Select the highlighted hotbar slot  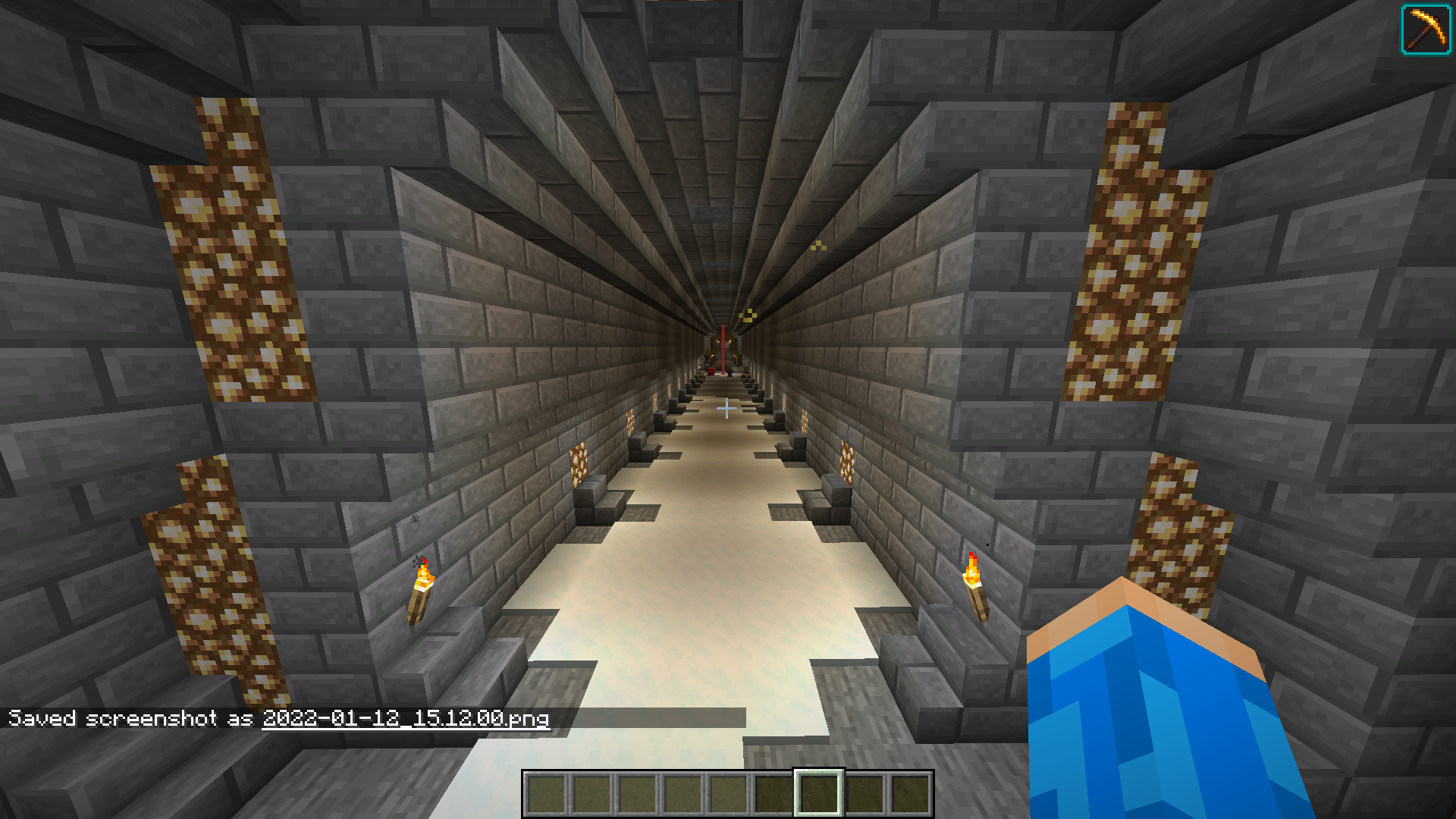click(818, 793)
